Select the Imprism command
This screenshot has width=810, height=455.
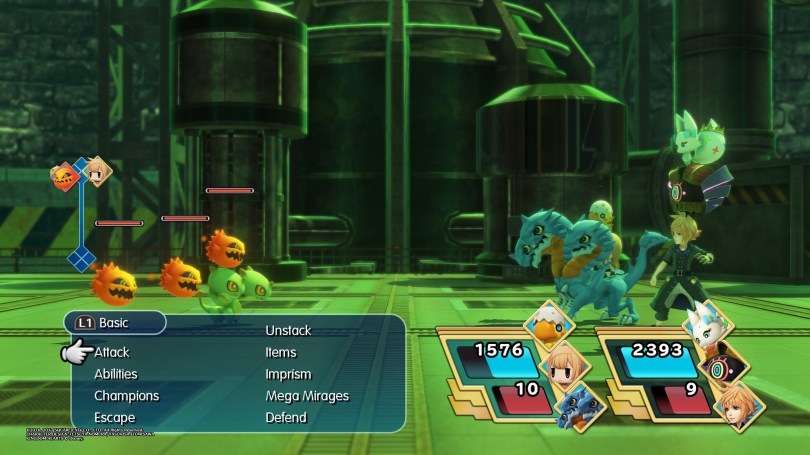[288, 374]
